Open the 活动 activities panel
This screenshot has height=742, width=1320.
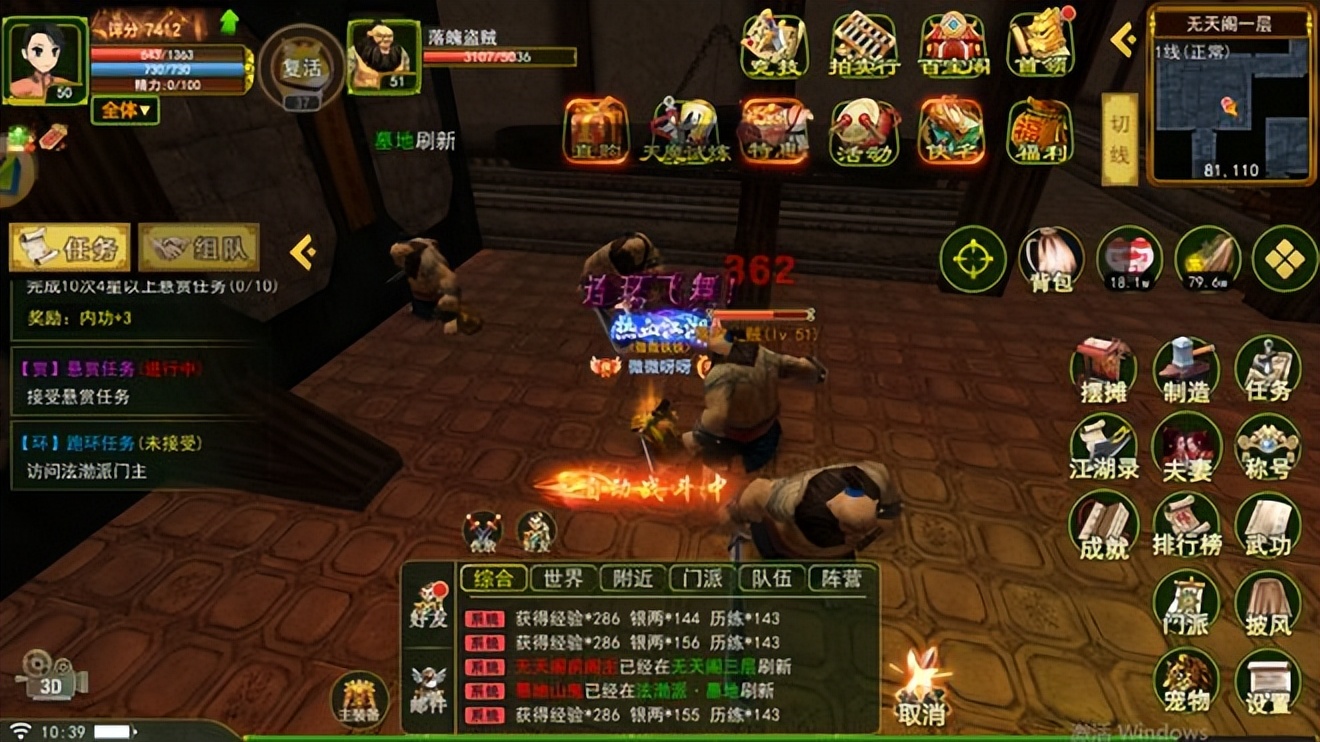click(863, 130)
